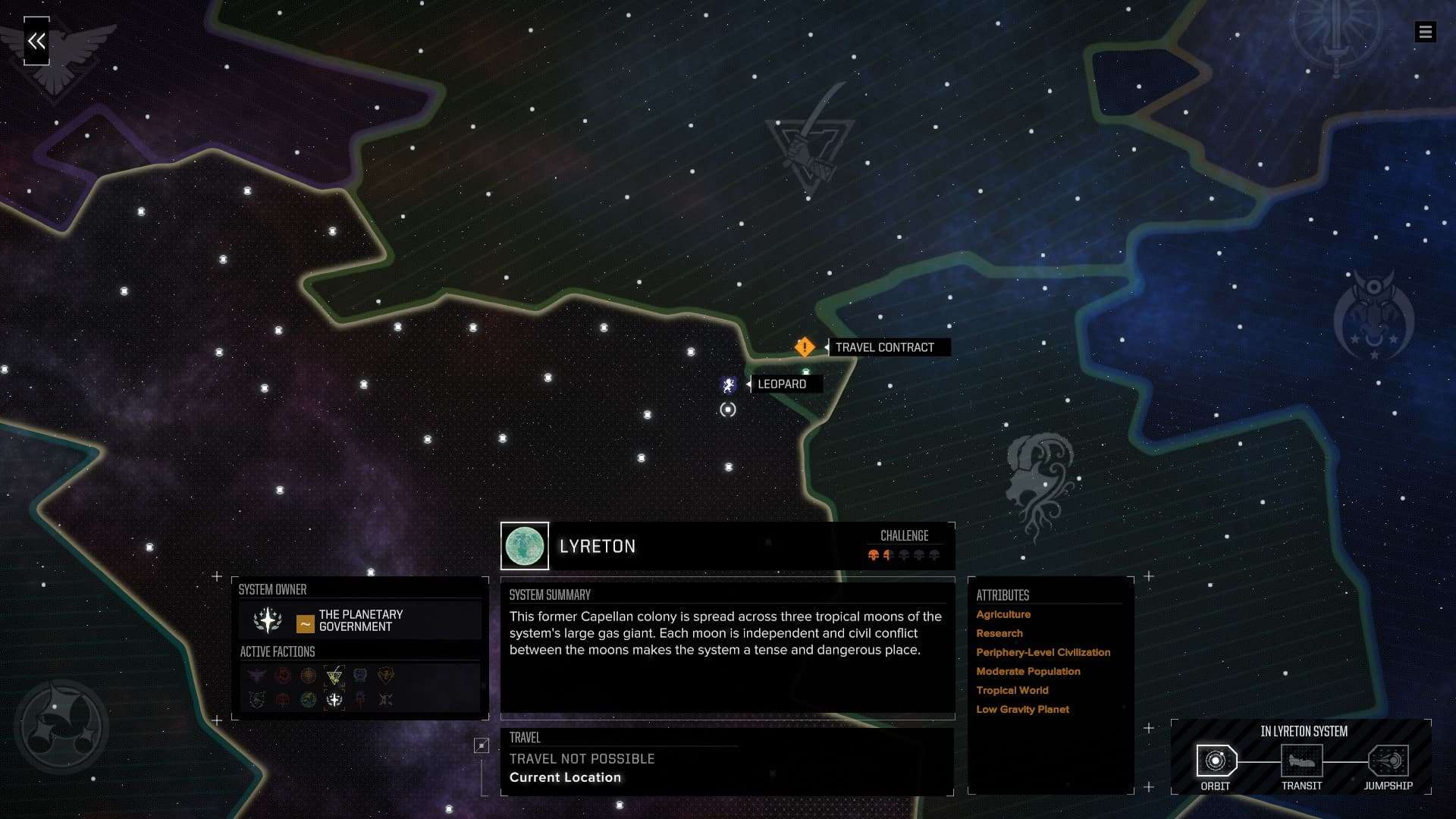Select the Leopard ship marker
The height and width of the screenshot is (819, 1456).
tap(729, 385)
